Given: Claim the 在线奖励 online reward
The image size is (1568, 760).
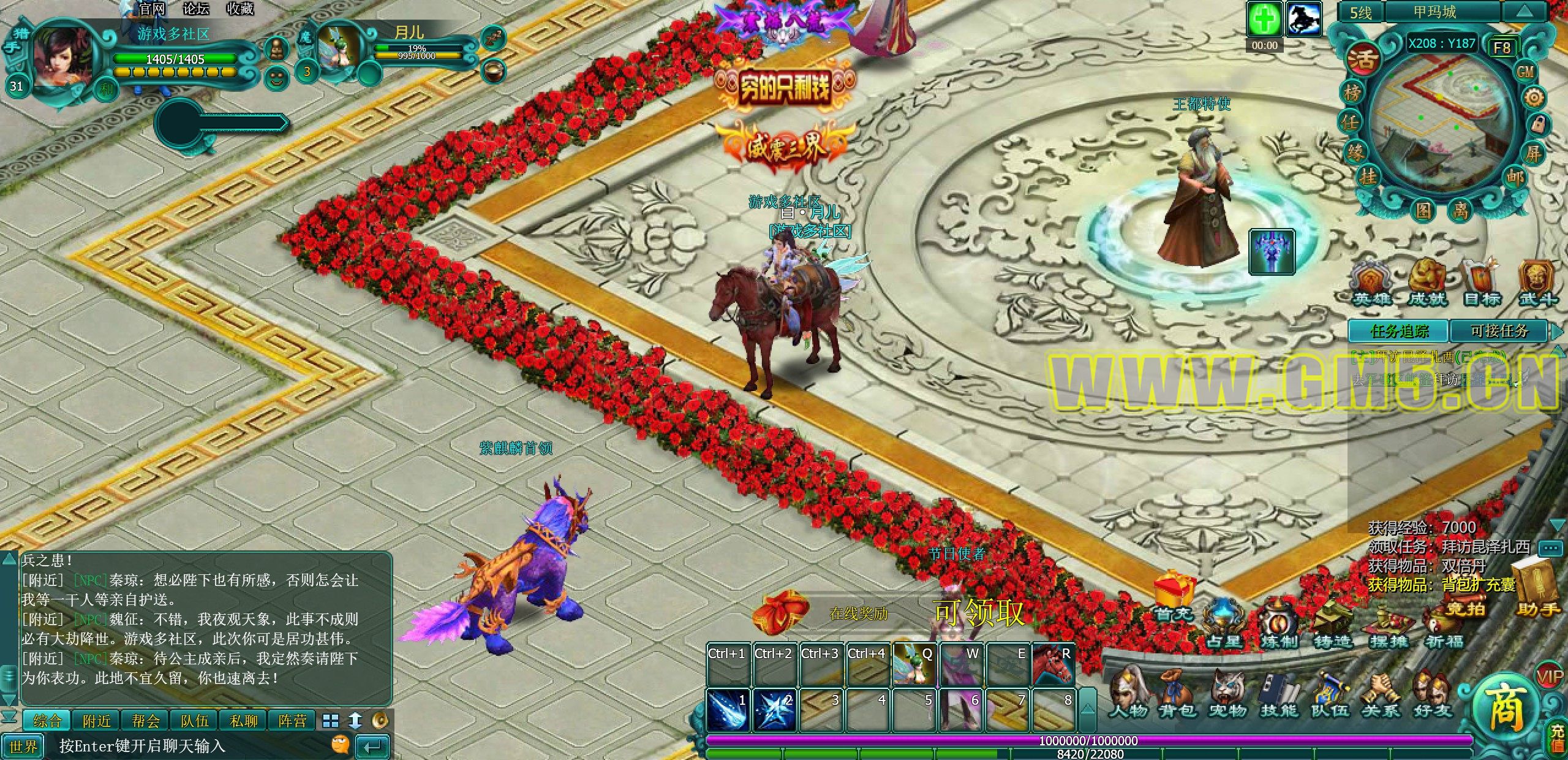Looking at the screenshot, I should 858,613.
